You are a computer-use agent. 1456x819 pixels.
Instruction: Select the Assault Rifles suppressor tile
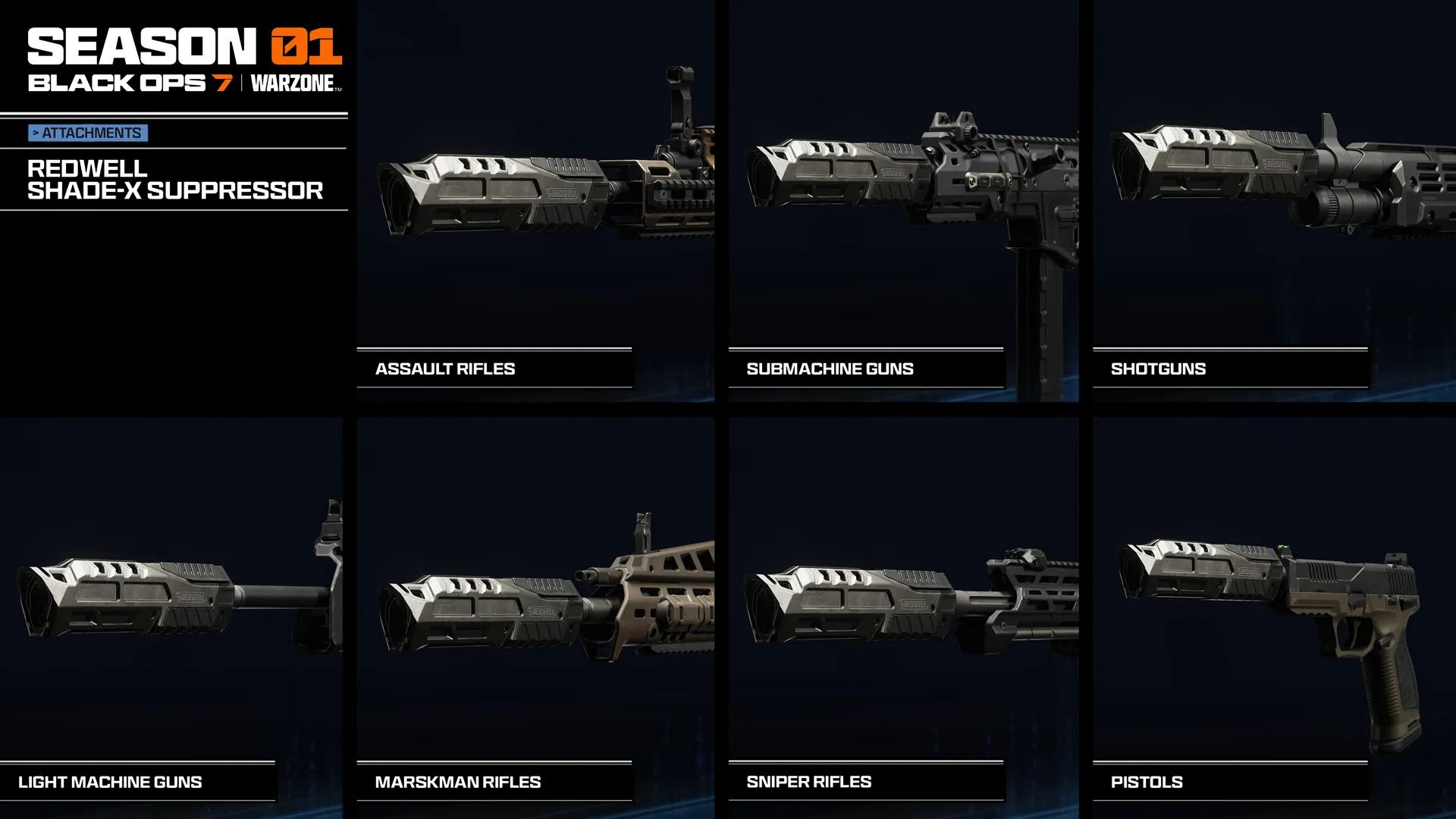click(x=535, y=200)
